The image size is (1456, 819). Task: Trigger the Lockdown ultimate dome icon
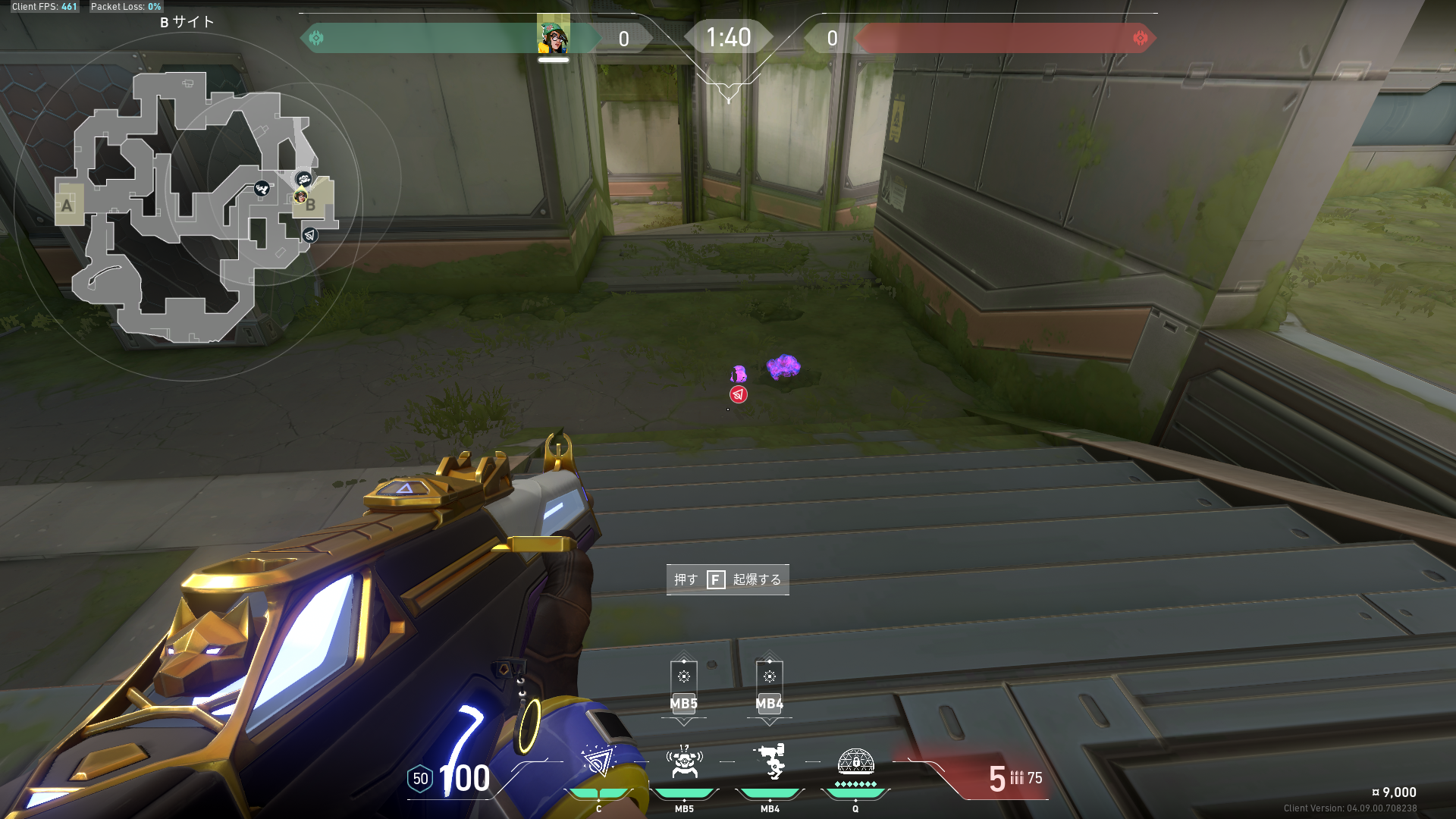pyautogui.click(x=855, y=761)
